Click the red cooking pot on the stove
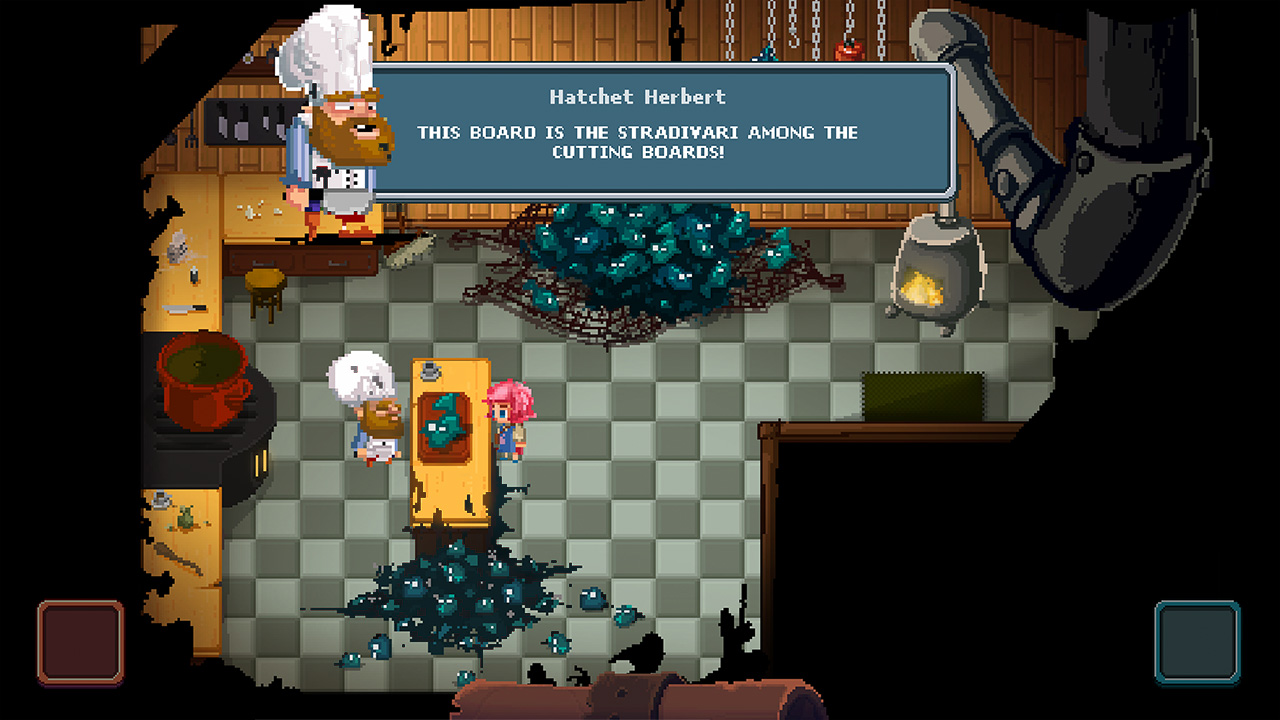This screenshot has height=720, width=1280. (200, 380)
